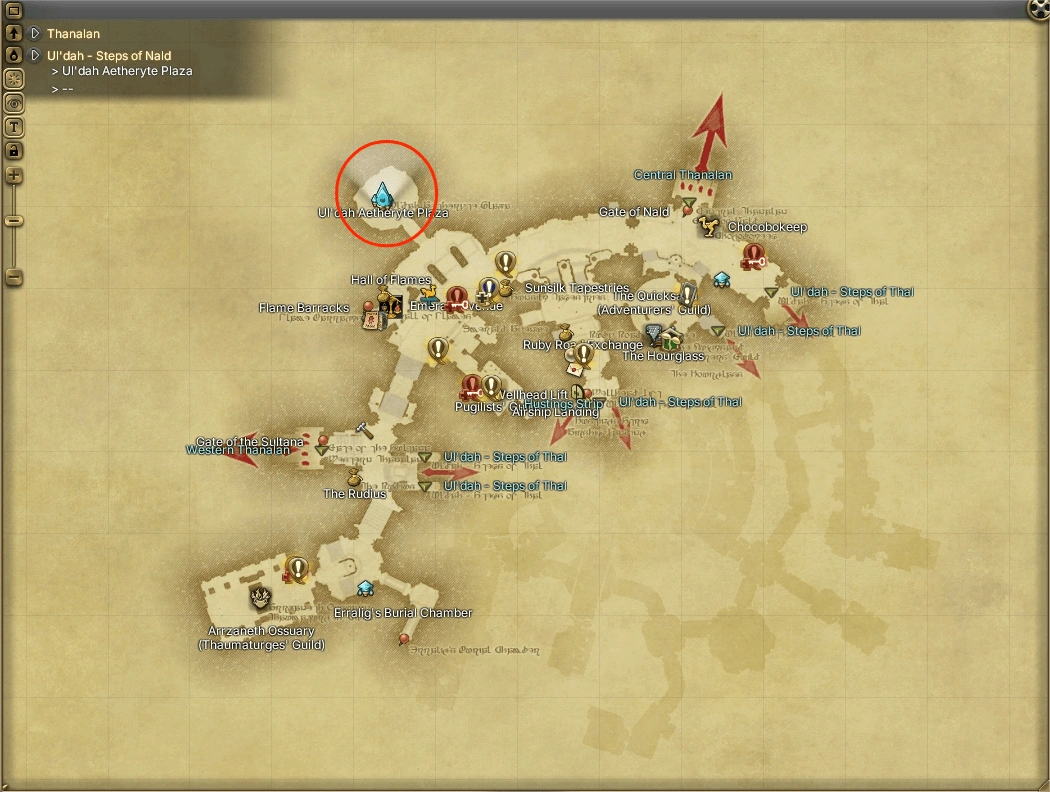1050x792 pixels.
Task: Select the Ul'dah Aetheryte Plaza crystal marker
Action: click(x=381, y=193)
